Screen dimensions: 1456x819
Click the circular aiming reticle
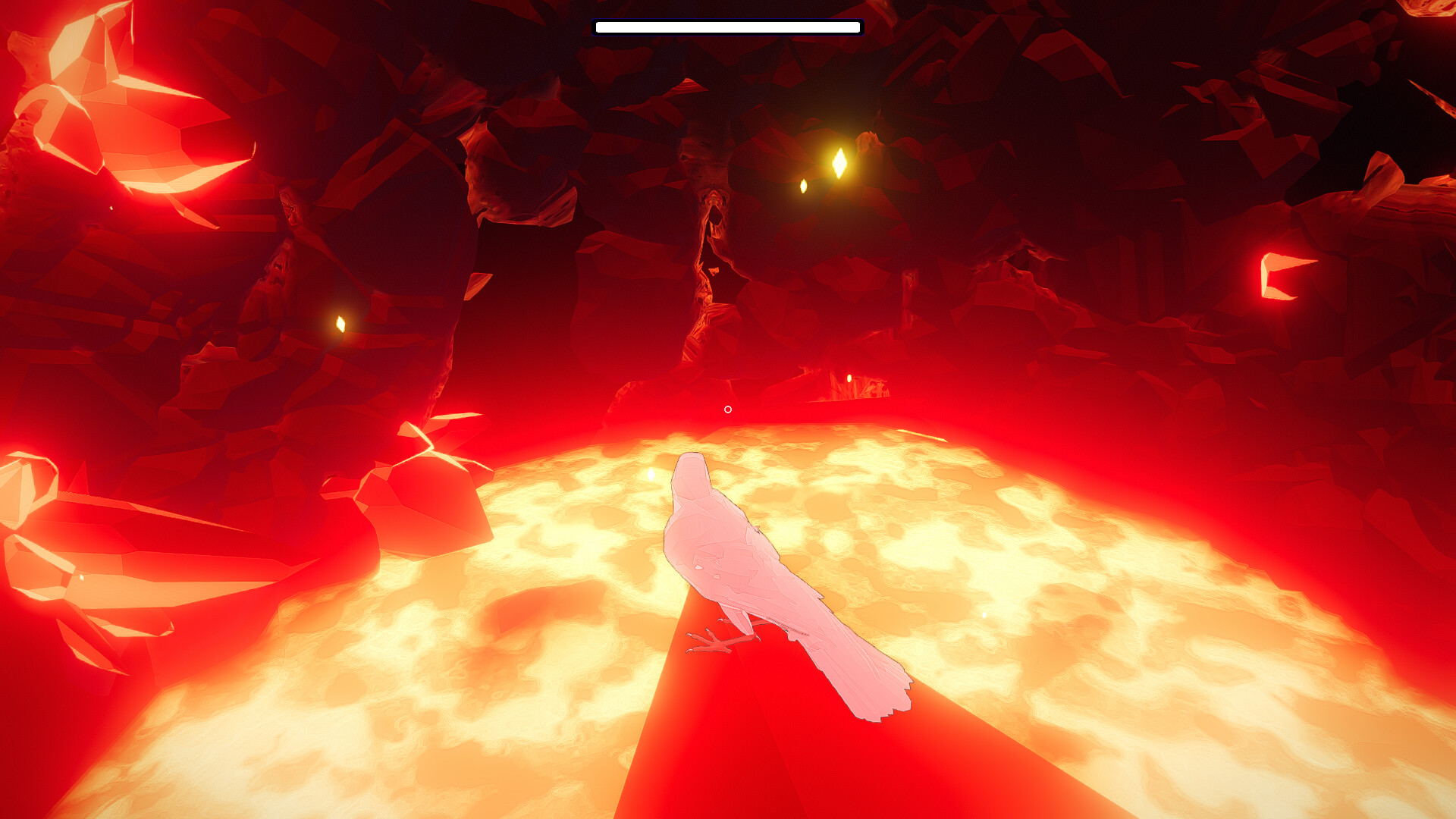(728, 409)
